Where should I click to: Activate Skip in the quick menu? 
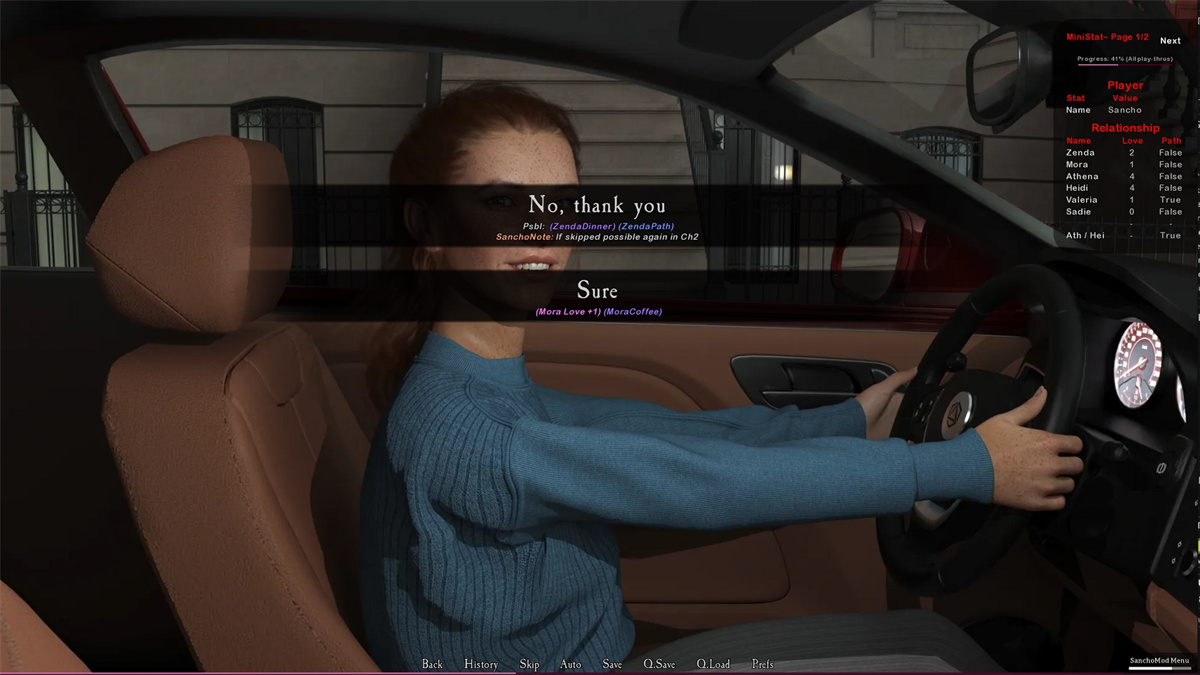click(x=529, y=664)
